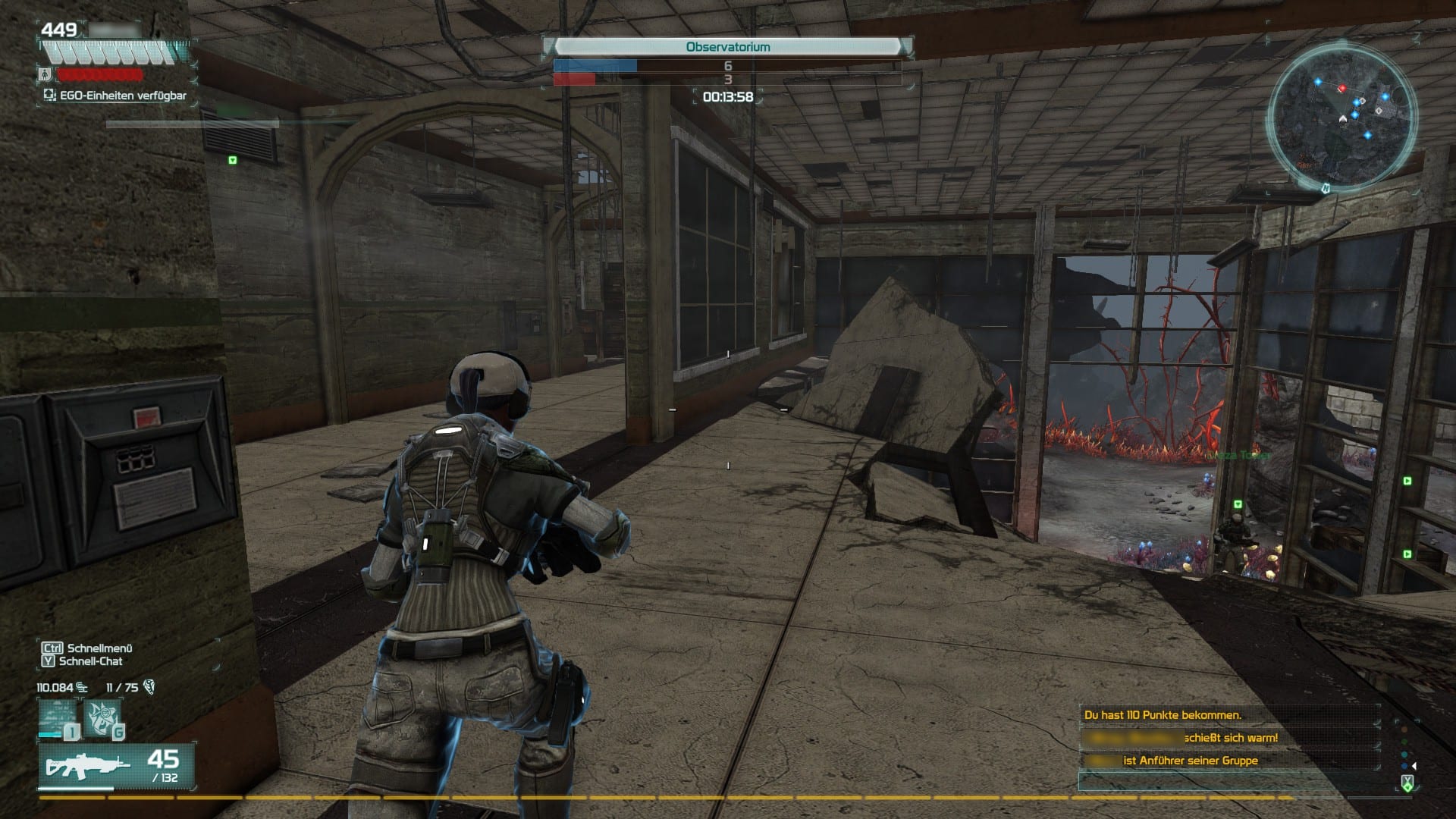This screenshot has width=1456, height=819.
Task: Click the empty chat input box
Action: tap(1228, 782)
